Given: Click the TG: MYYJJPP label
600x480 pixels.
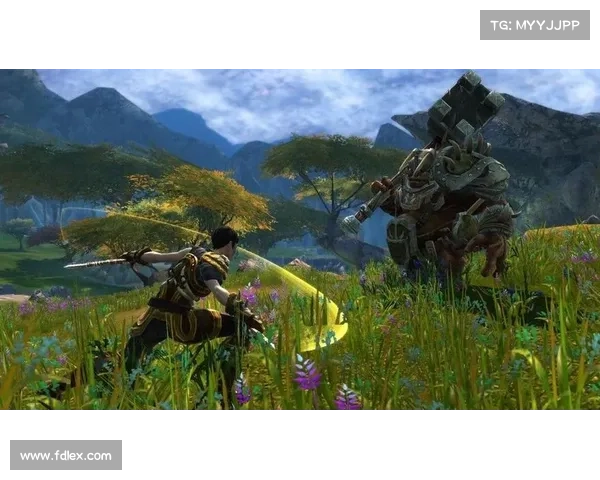Looking at the screenshot, I should click(535, 24).
